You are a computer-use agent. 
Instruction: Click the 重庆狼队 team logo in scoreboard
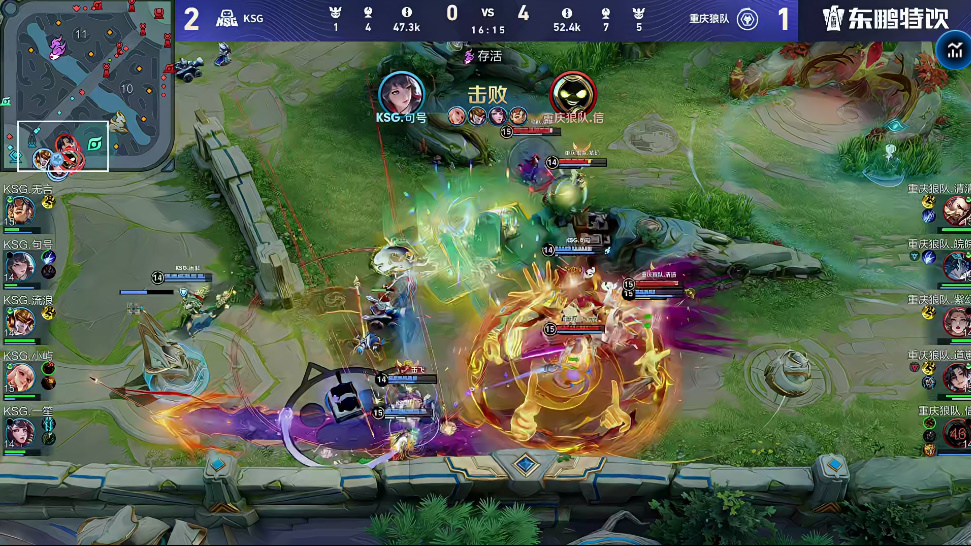coord(747,18)
